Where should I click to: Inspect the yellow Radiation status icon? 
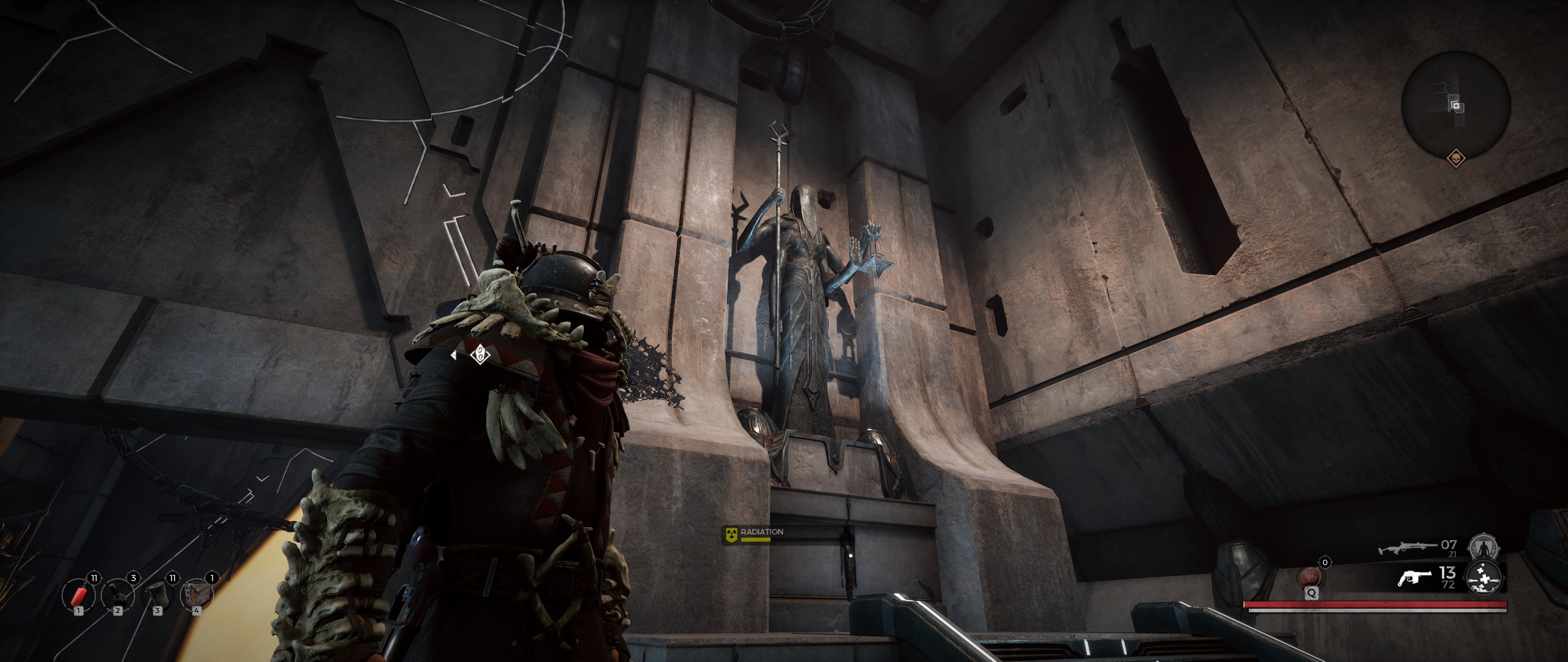[x=731, y=533]
